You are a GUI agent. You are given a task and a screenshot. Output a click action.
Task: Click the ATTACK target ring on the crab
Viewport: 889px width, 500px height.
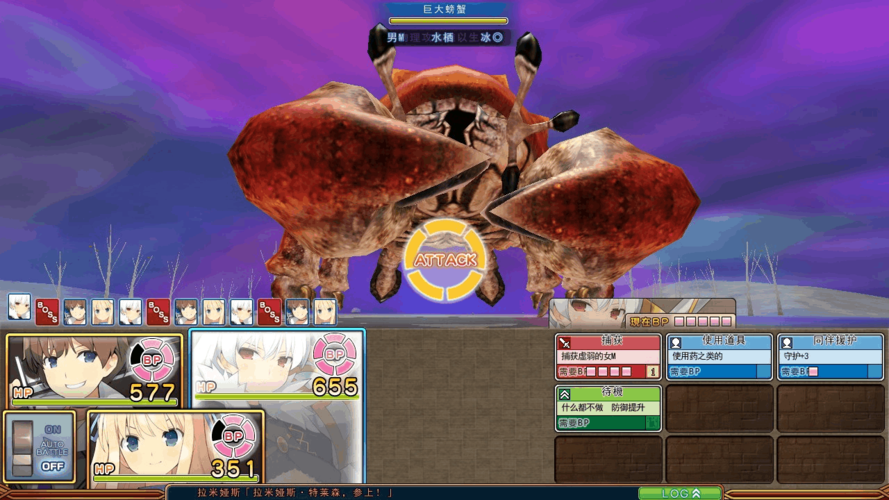(x=445, y=260)
